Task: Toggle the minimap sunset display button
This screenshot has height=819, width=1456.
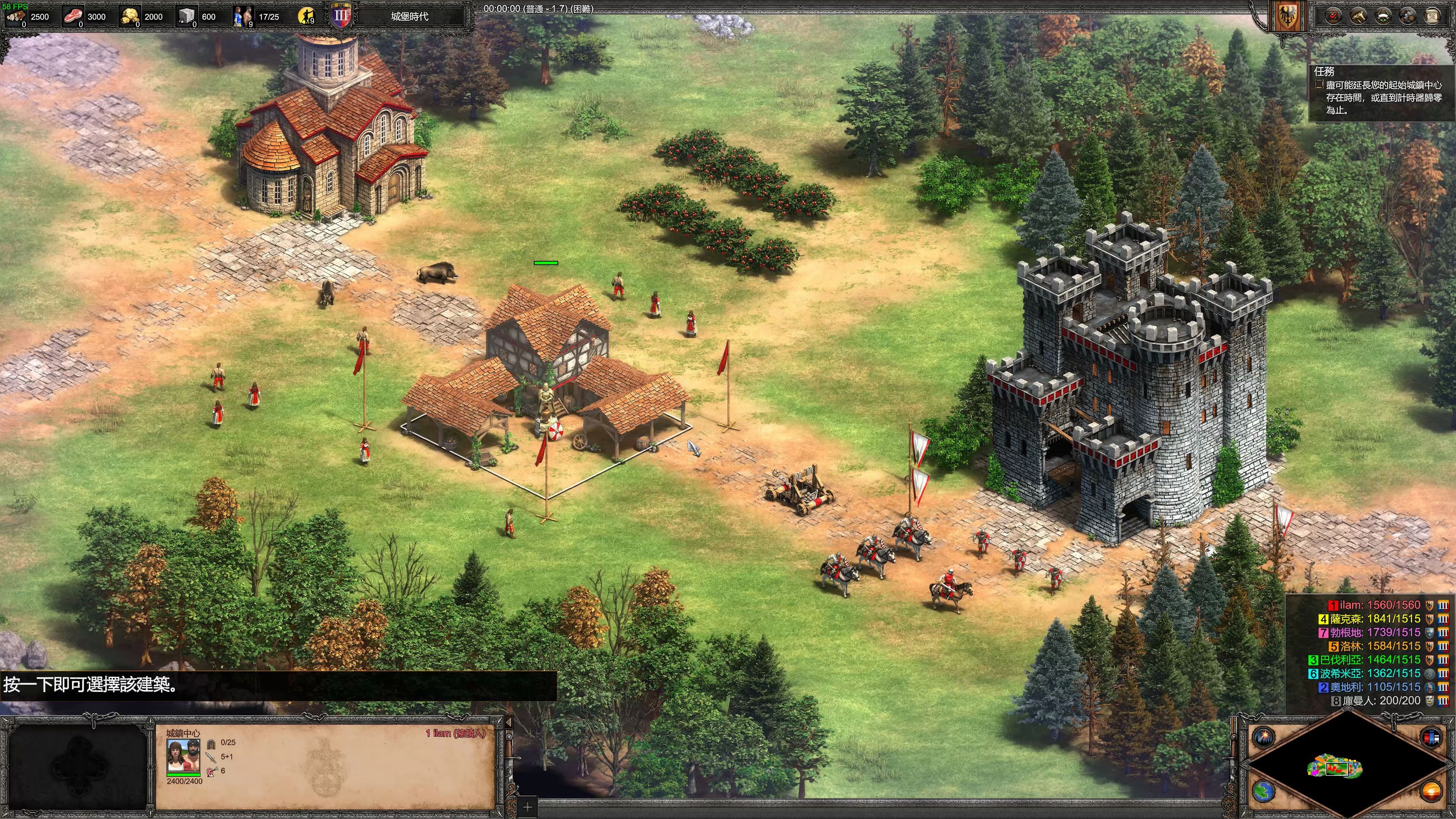Action: (1431, 791)
